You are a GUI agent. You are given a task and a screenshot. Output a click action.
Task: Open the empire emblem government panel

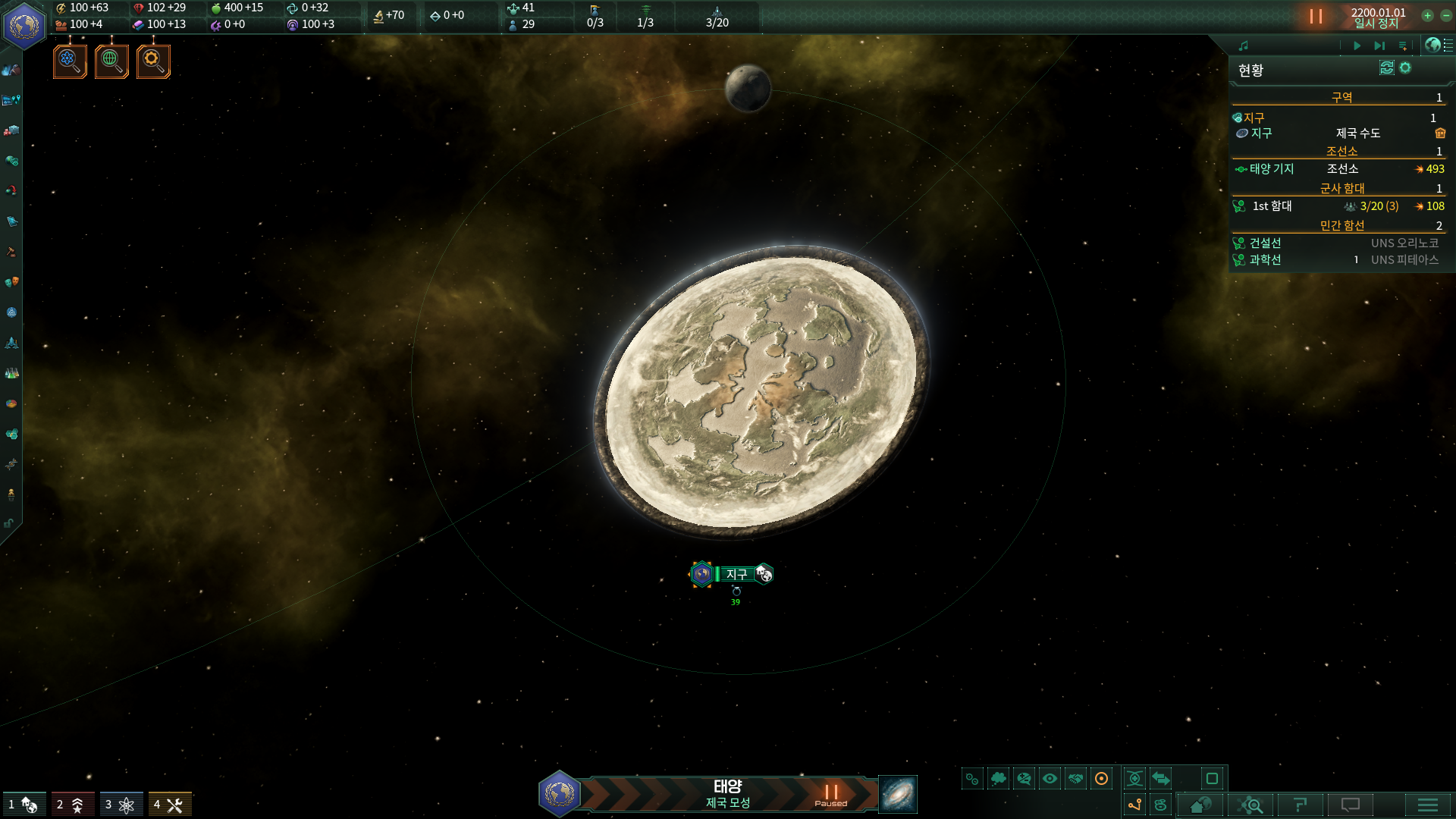(x=24, y=25)
